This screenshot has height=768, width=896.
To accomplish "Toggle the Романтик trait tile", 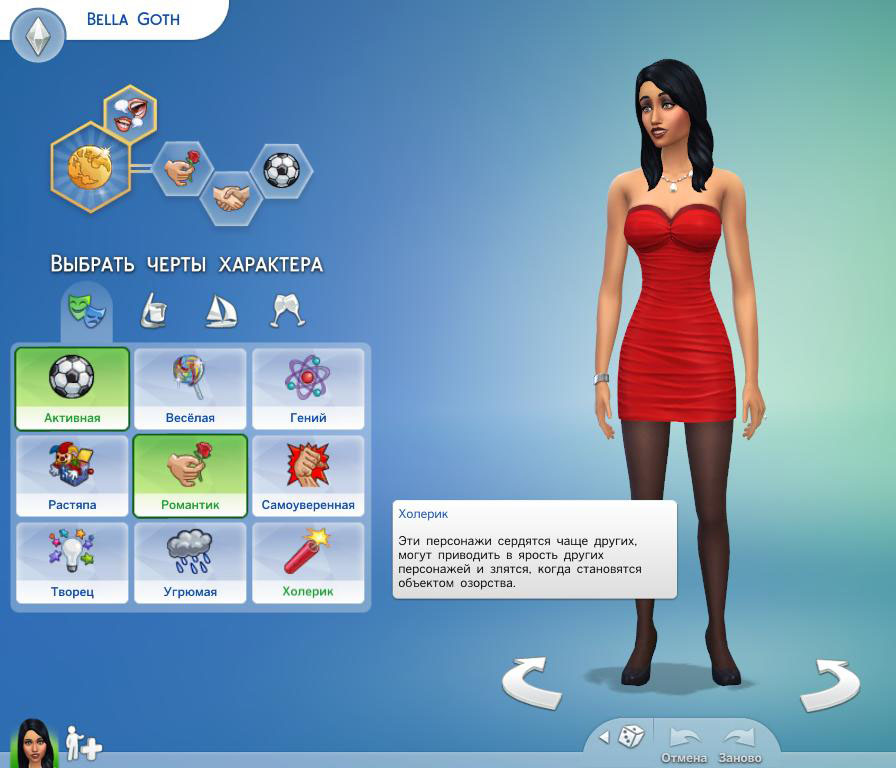I will [190, 475].
